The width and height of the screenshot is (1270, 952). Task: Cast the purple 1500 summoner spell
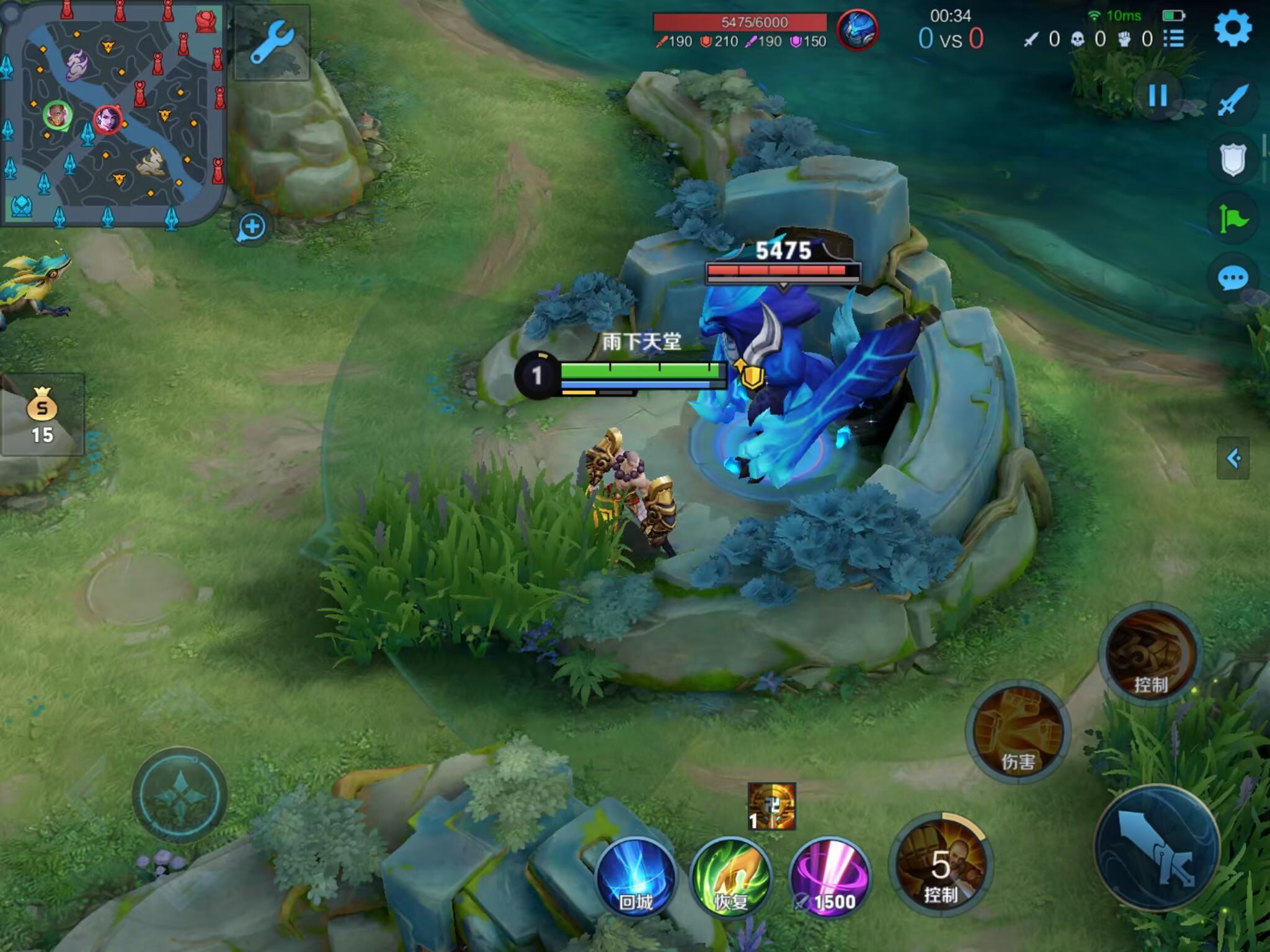[830, 876]
